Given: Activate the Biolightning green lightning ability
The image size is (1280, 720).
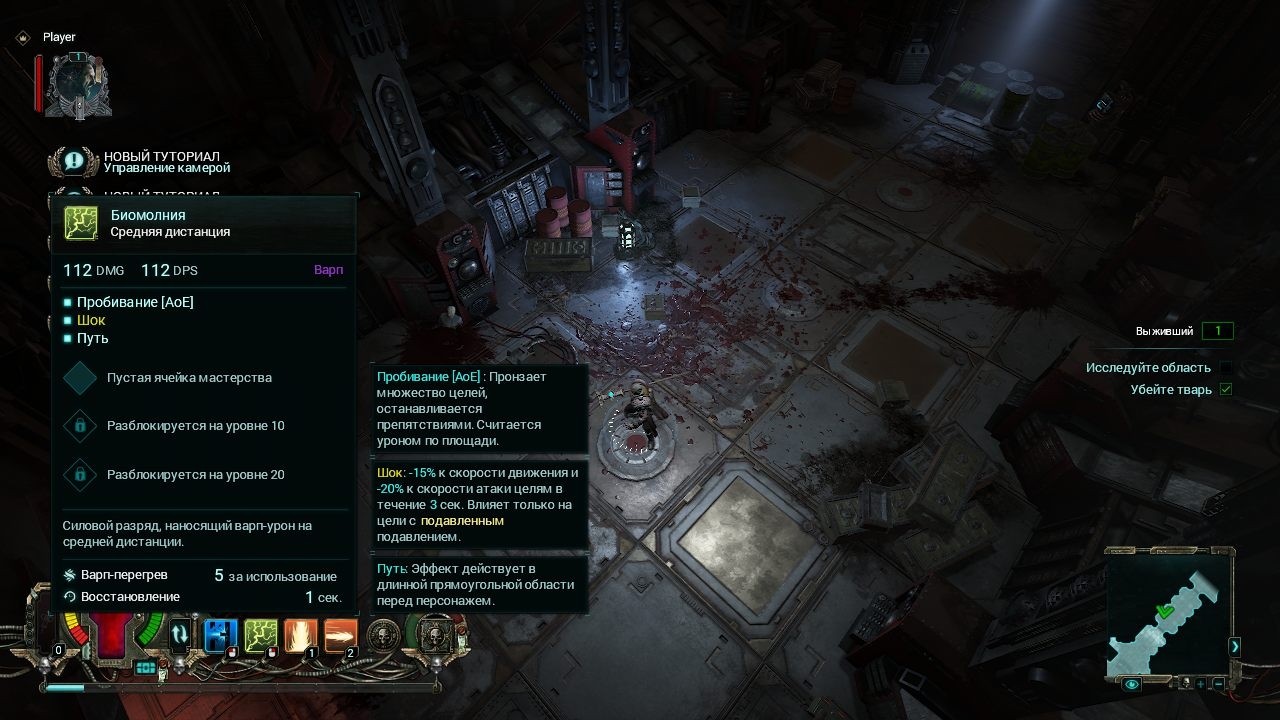Looking at the screenshot, I should (x=261, y=636).
